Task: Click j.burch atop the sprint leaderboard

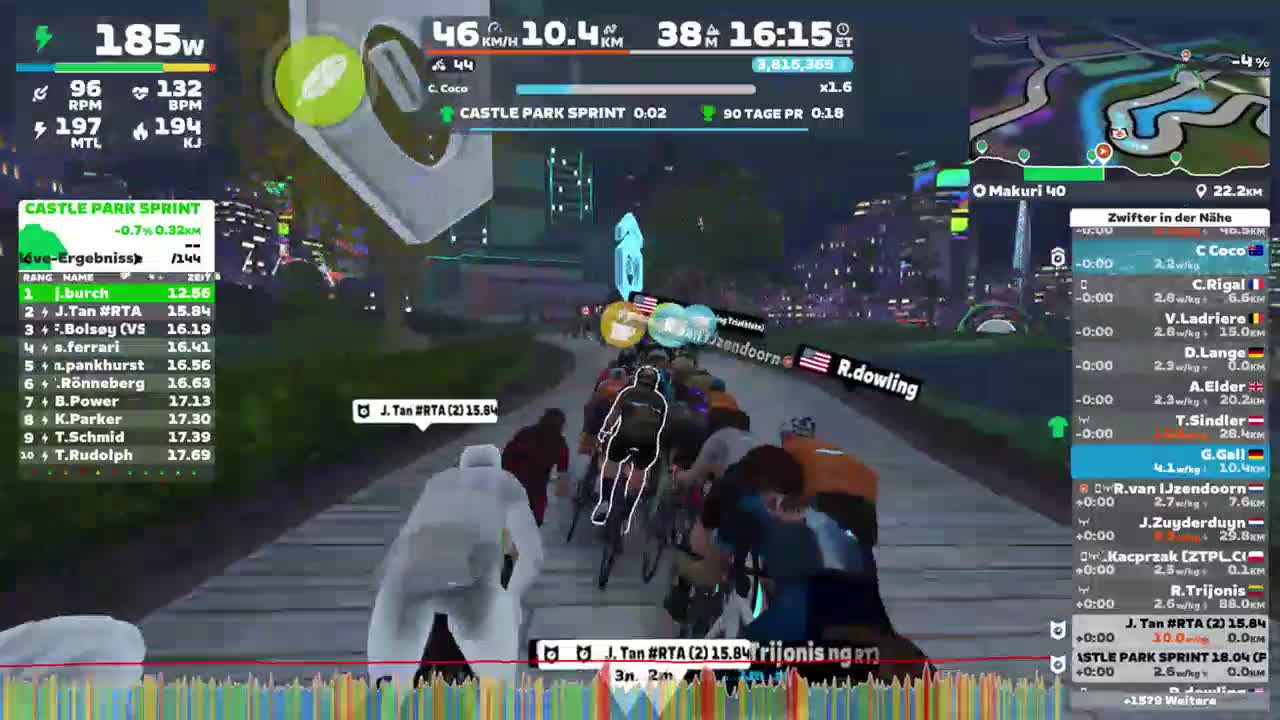Action: coord(80,294)
